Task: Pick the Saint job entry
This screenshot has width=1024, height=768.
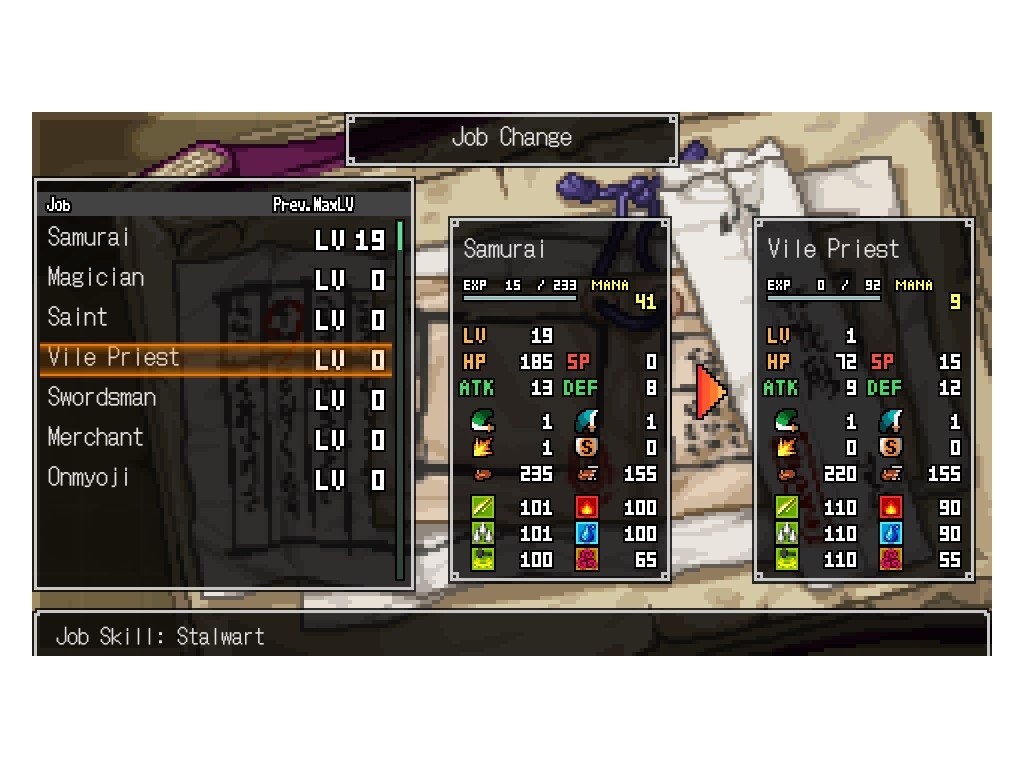Action: (x=215, y=319)
